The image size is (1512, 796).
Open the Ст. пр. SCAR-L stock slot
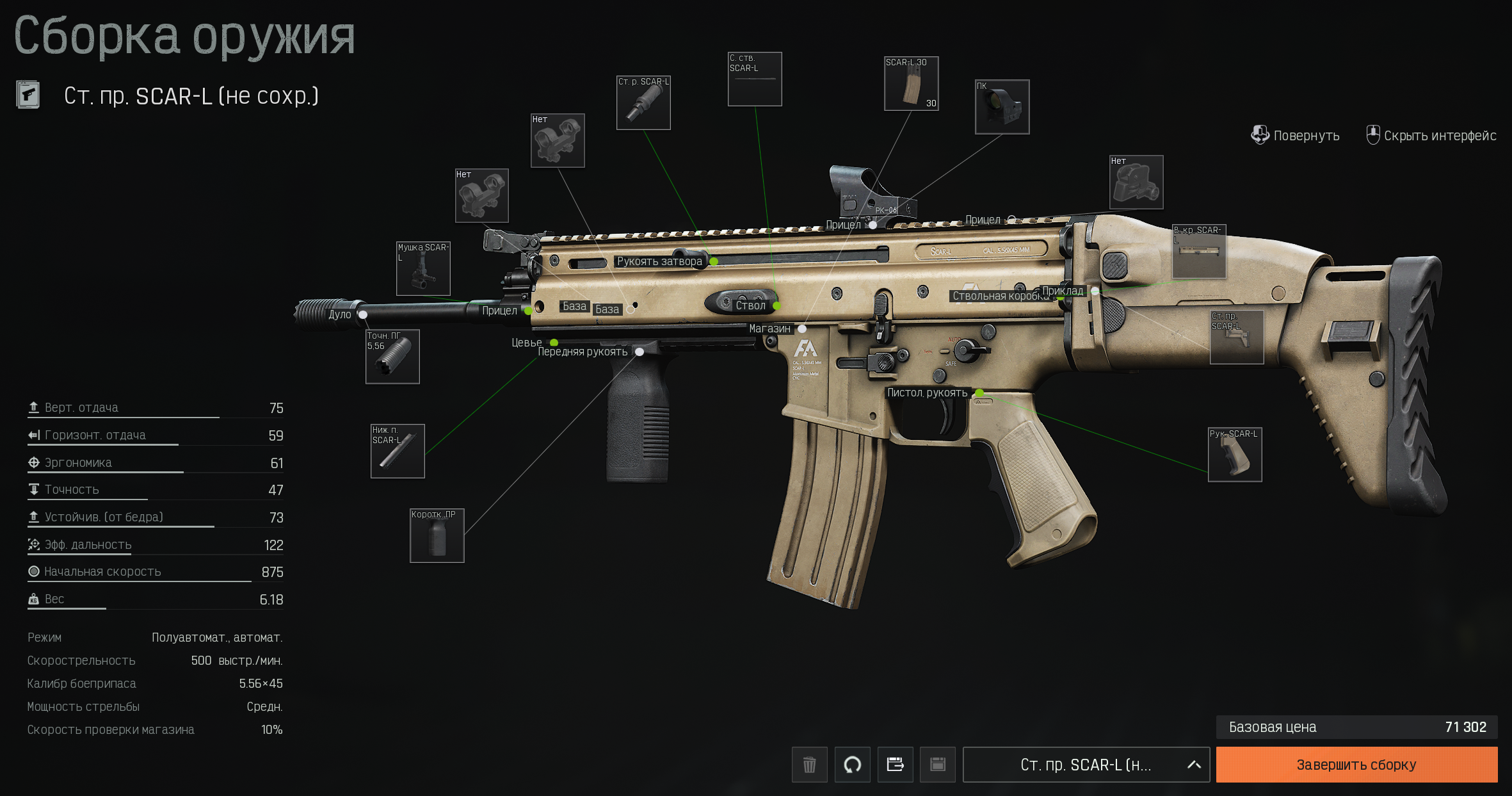tap(1236, 337)
